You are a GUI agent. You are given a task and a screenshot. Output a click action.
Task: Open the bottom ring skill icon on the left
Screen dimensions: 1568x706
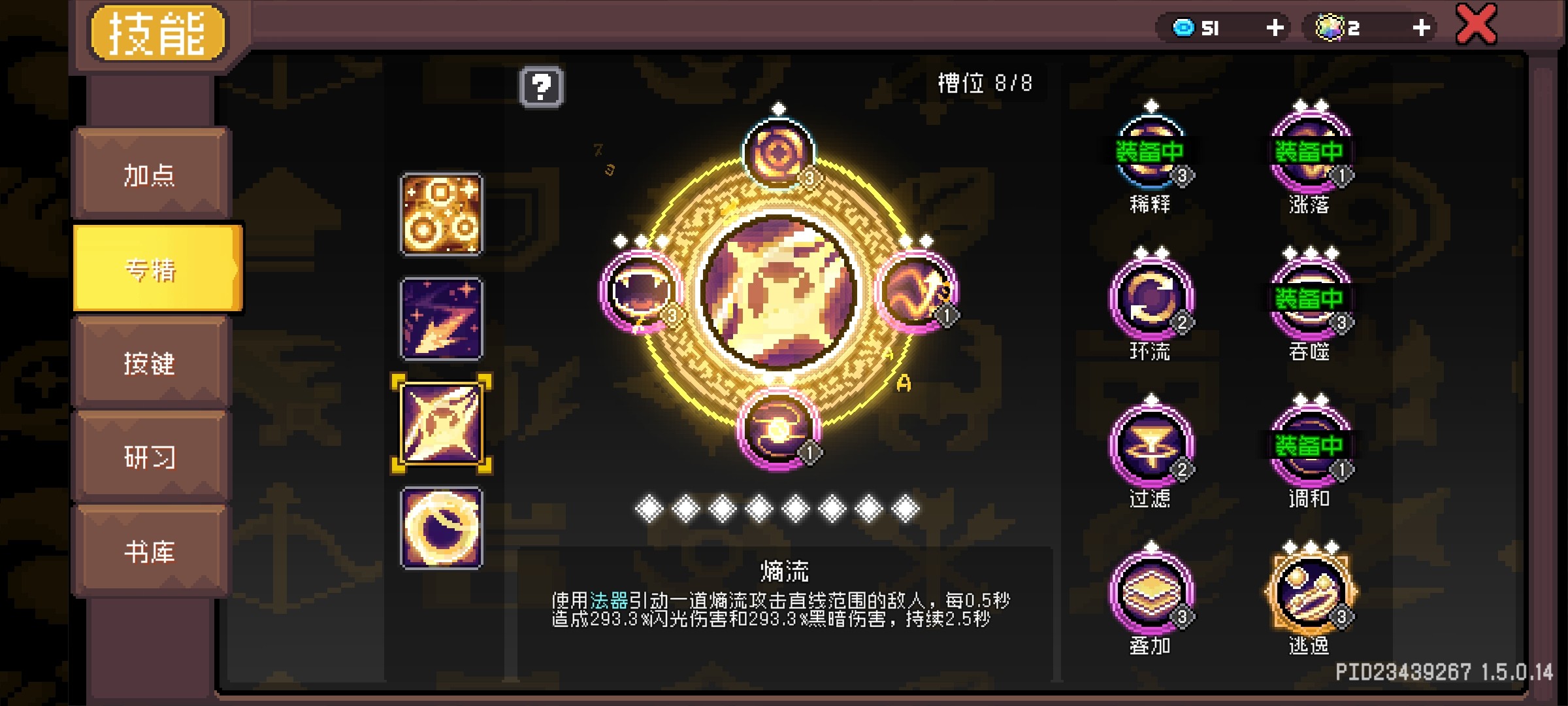pyautogui.click(x=442, y=527)
